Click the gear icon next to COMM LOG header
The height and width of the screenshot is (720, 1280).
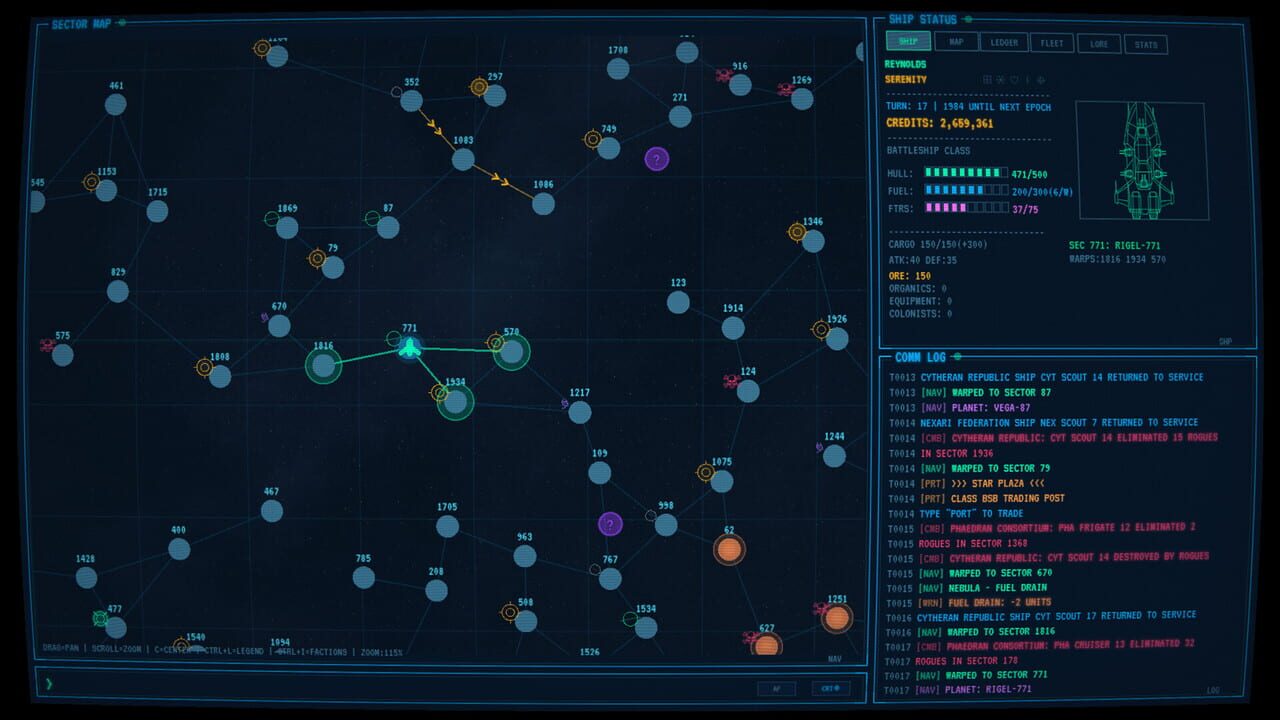click(x=958, y=357)
